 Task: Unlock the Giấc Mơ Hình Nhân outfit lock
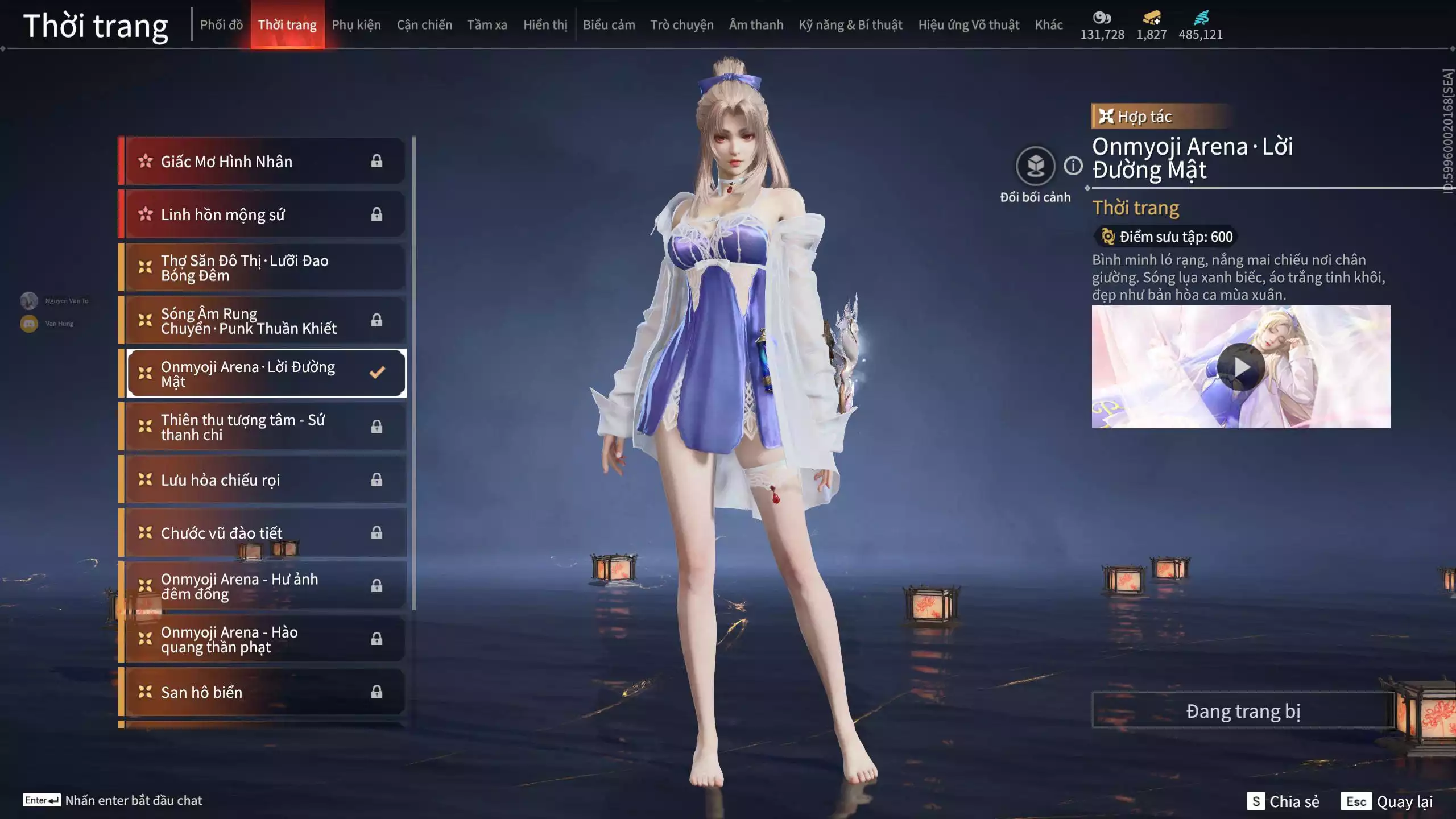[376, 161]
